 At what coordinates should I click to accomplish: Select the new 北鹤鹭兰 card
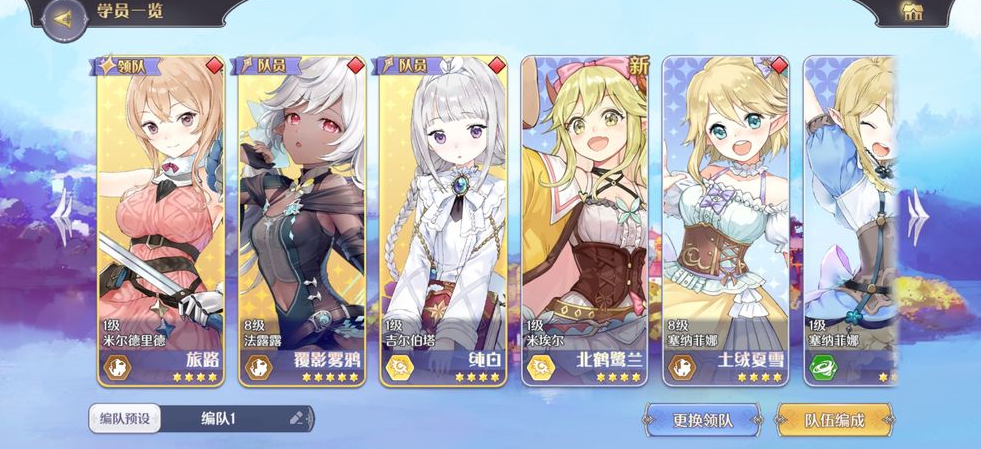click(x=585, y=222)
